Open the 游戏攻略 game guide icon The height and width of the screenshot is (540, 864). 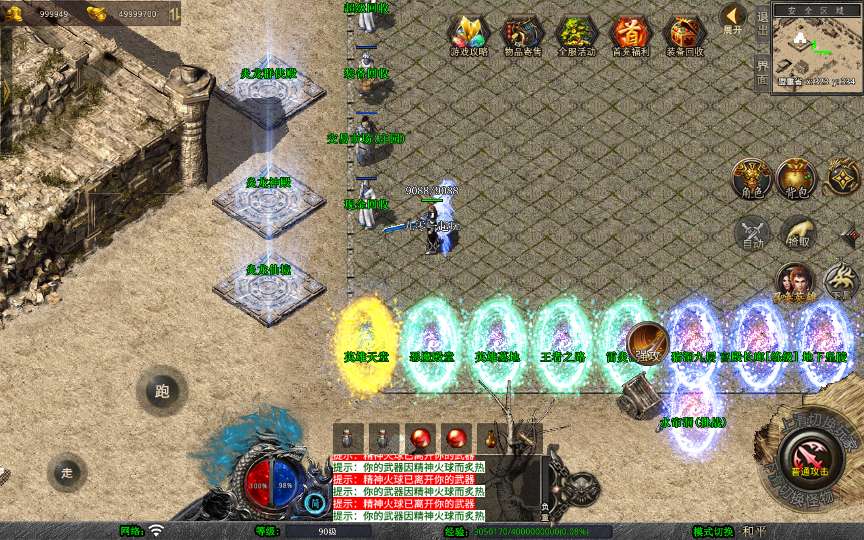[x=468, y=35]
